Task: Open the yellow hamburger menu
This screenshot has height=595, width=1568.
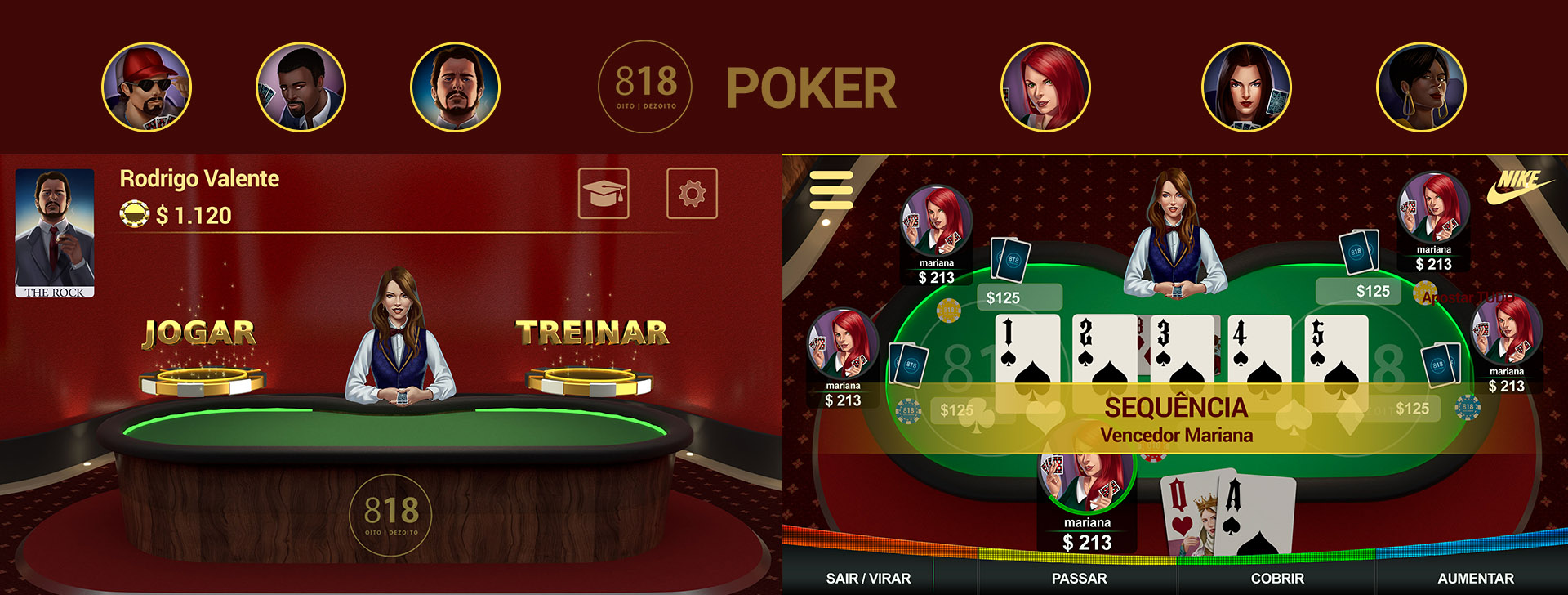Action: coord(831,190)
